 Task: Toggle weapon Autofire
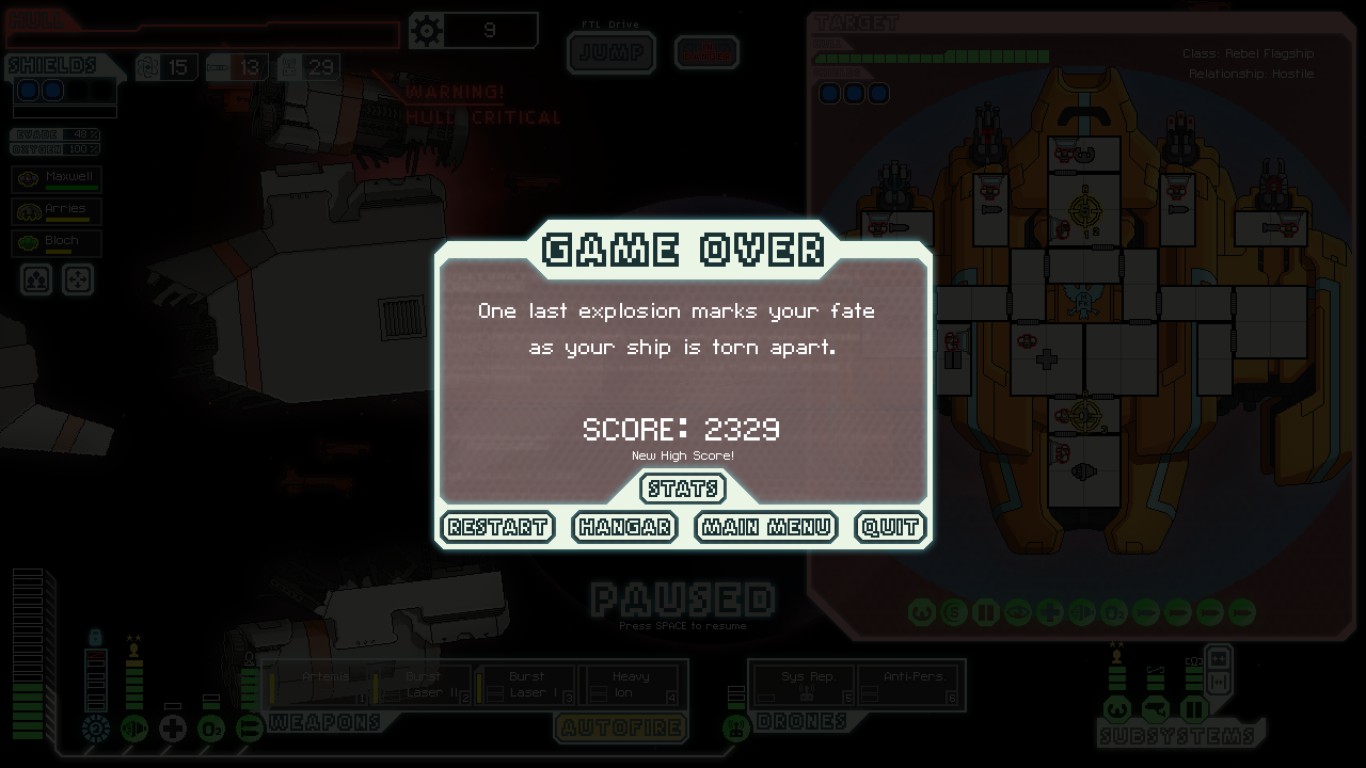pos(621,727)
